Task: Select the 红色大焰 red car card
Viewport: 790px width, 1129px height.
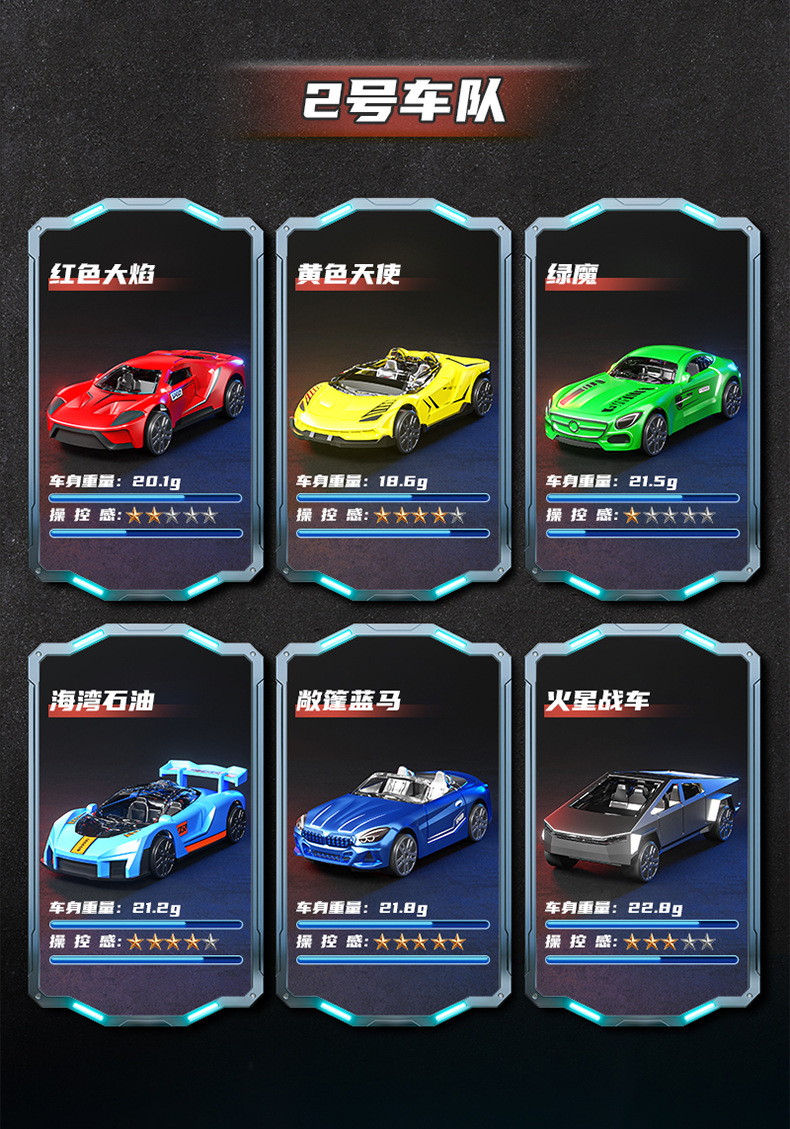Action: tap(146, 400)
